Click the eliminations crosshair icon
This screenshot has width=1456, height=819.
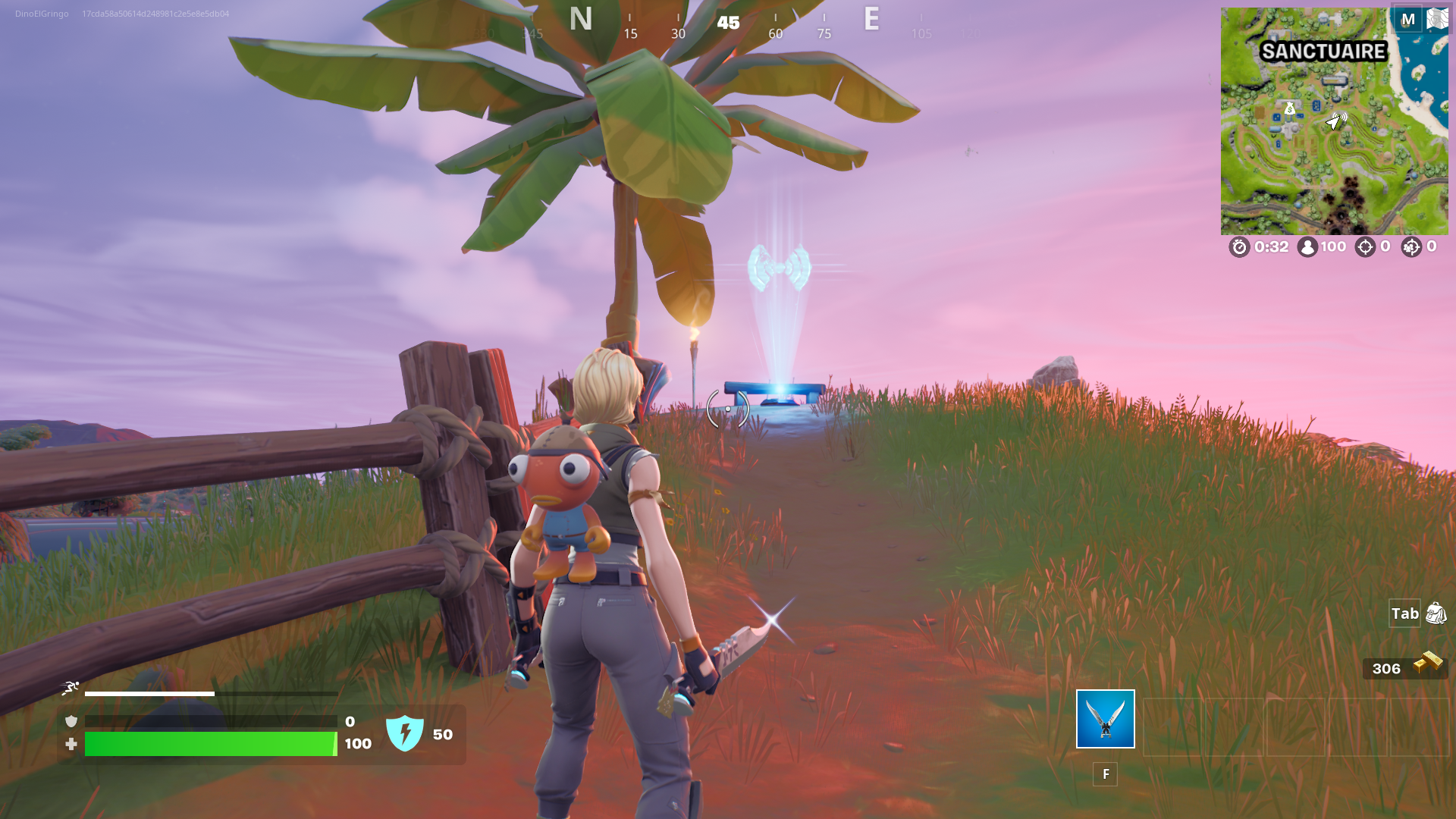tap(1365, 246)
